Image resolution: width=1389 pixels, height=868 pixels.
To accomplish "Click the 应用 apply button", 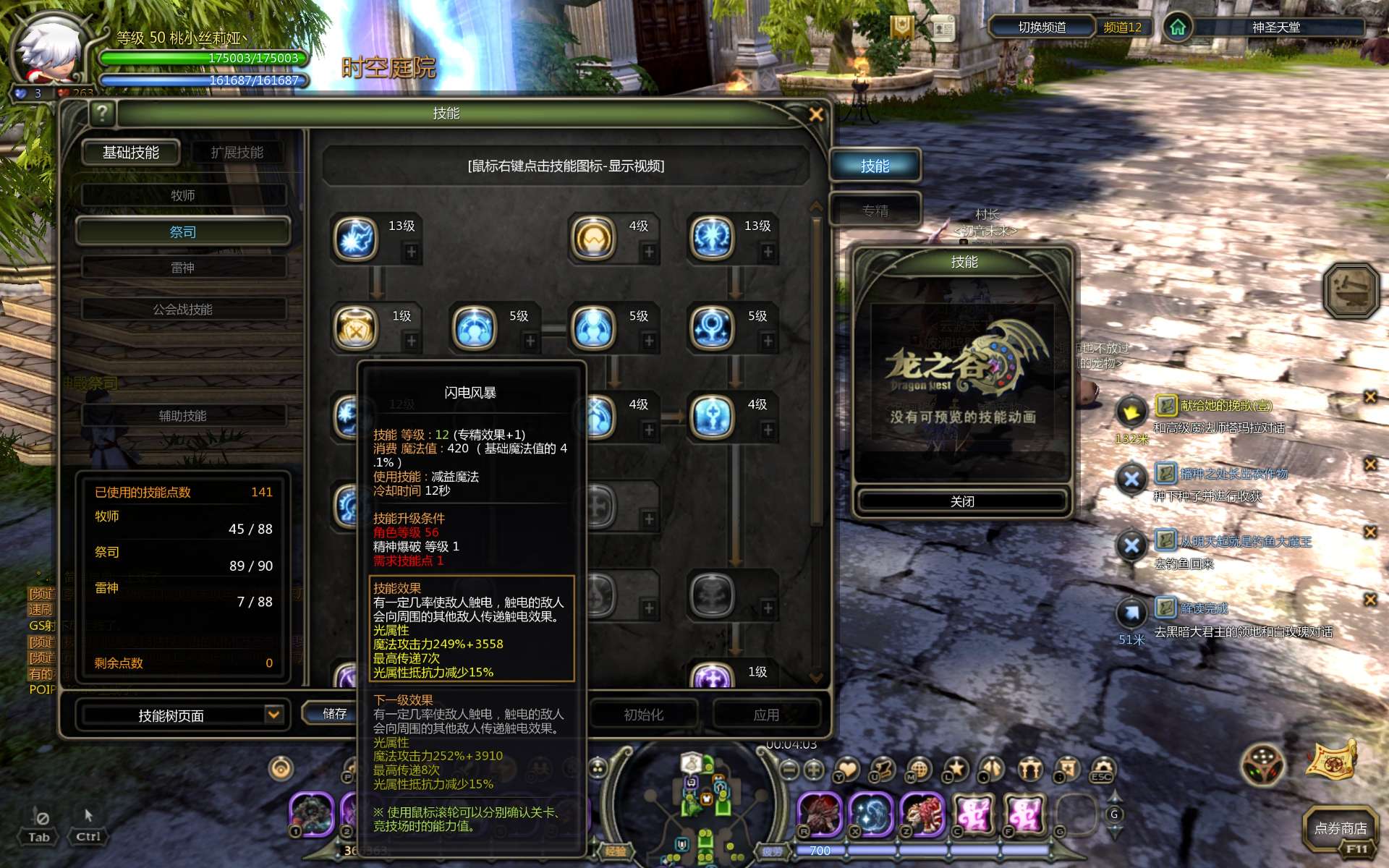I will [766, 715].
